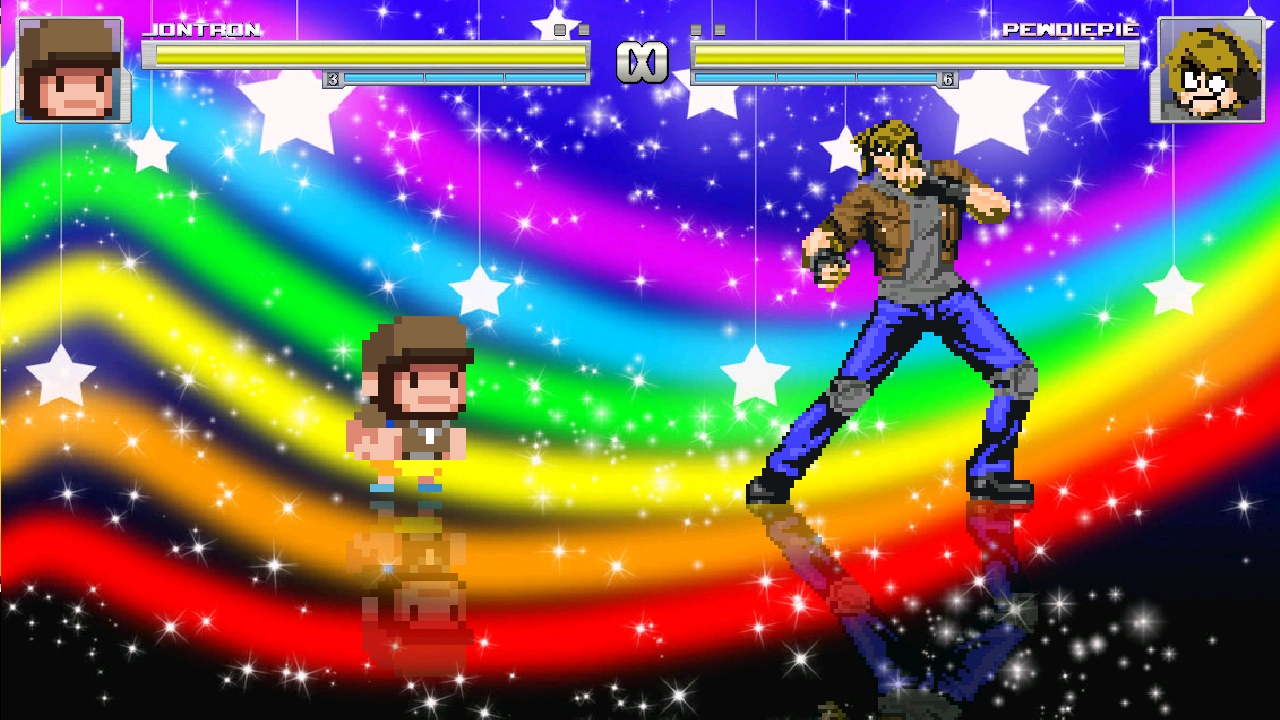Click the PEWDIEPIE name label

pyautogui.click(x=1070, y=31)
